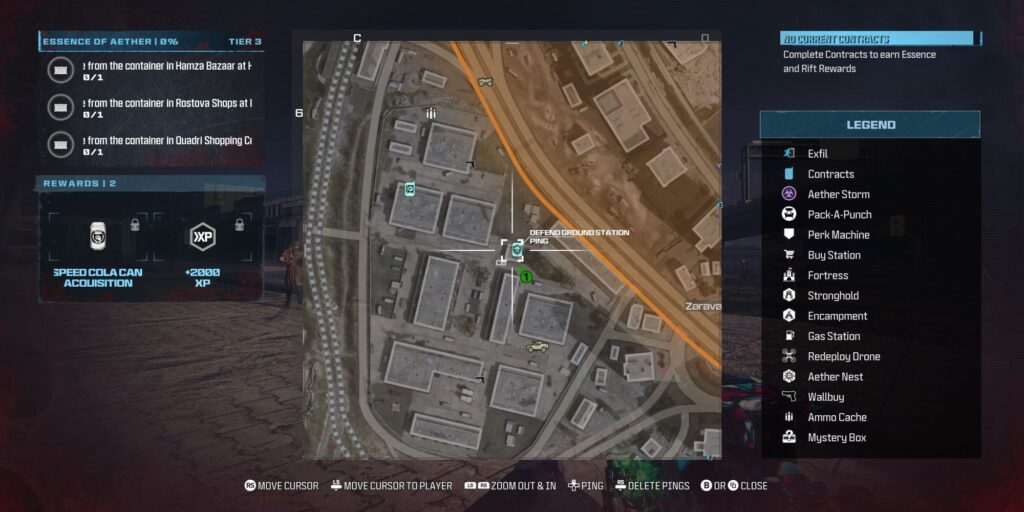
Task: Choose Contracts in the legend list
Action: (x=830, y=174)
